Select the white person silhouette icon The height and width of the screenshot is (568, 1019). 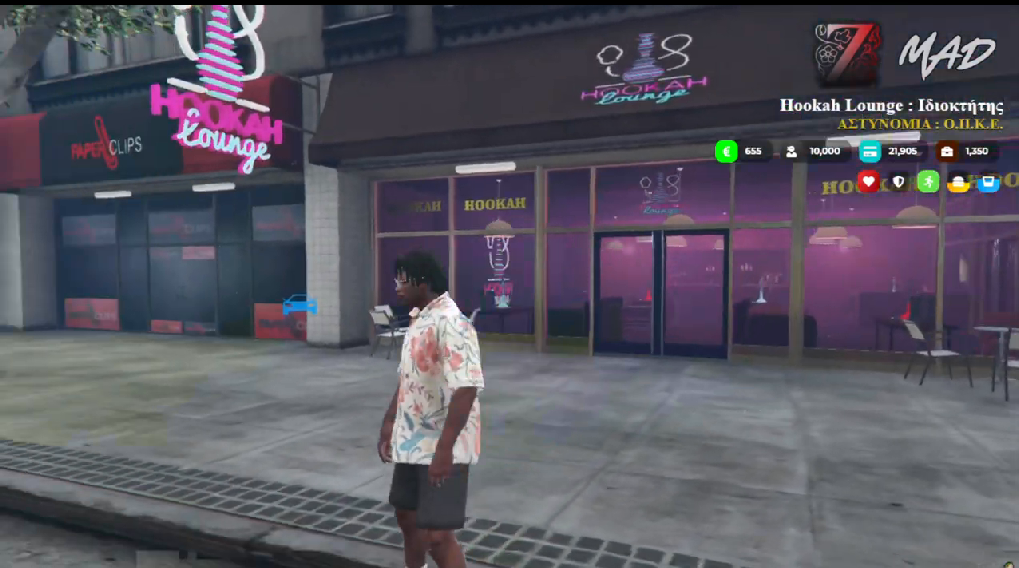(791, 151)
